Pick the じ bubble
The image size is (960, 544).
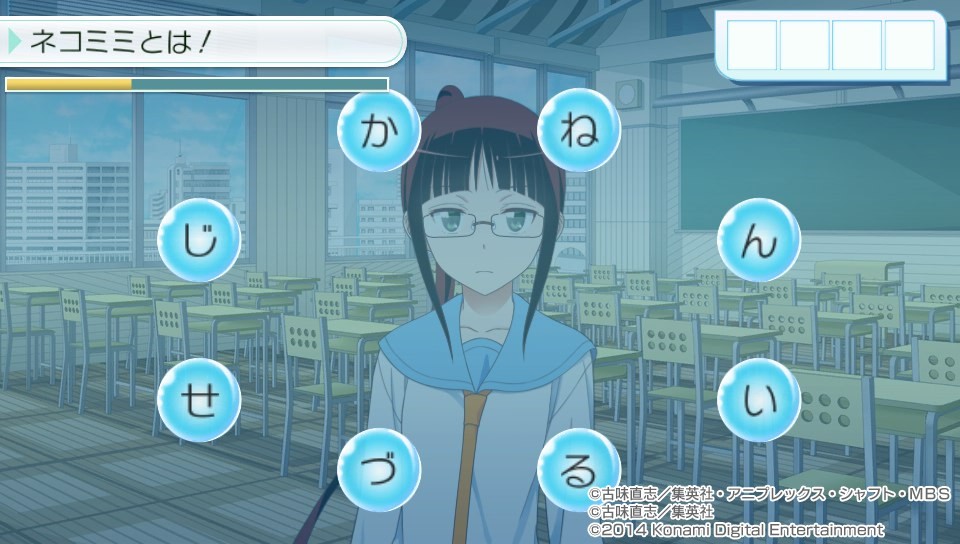(x=199, y=240)
